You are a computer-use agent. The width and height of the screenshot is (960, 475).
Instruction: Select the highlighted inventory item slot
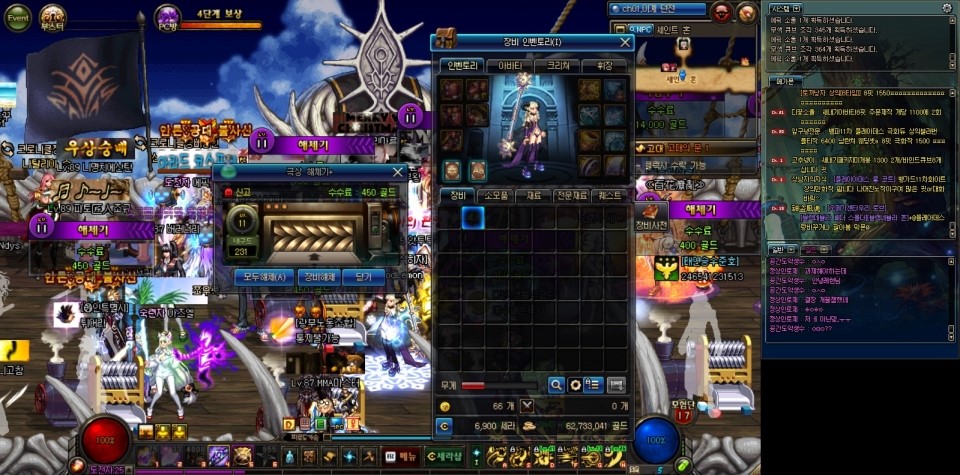coord(473,217)
